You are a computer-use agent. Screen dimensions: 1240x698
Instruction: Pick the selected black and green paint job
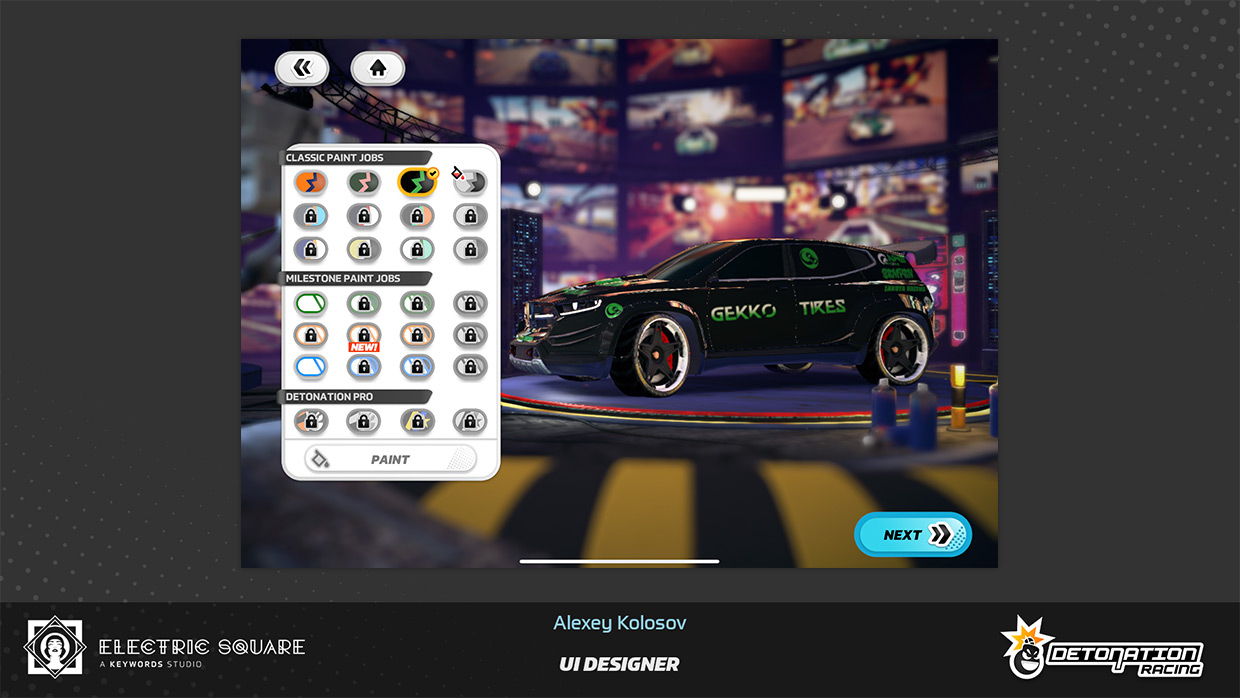(417, 182)
